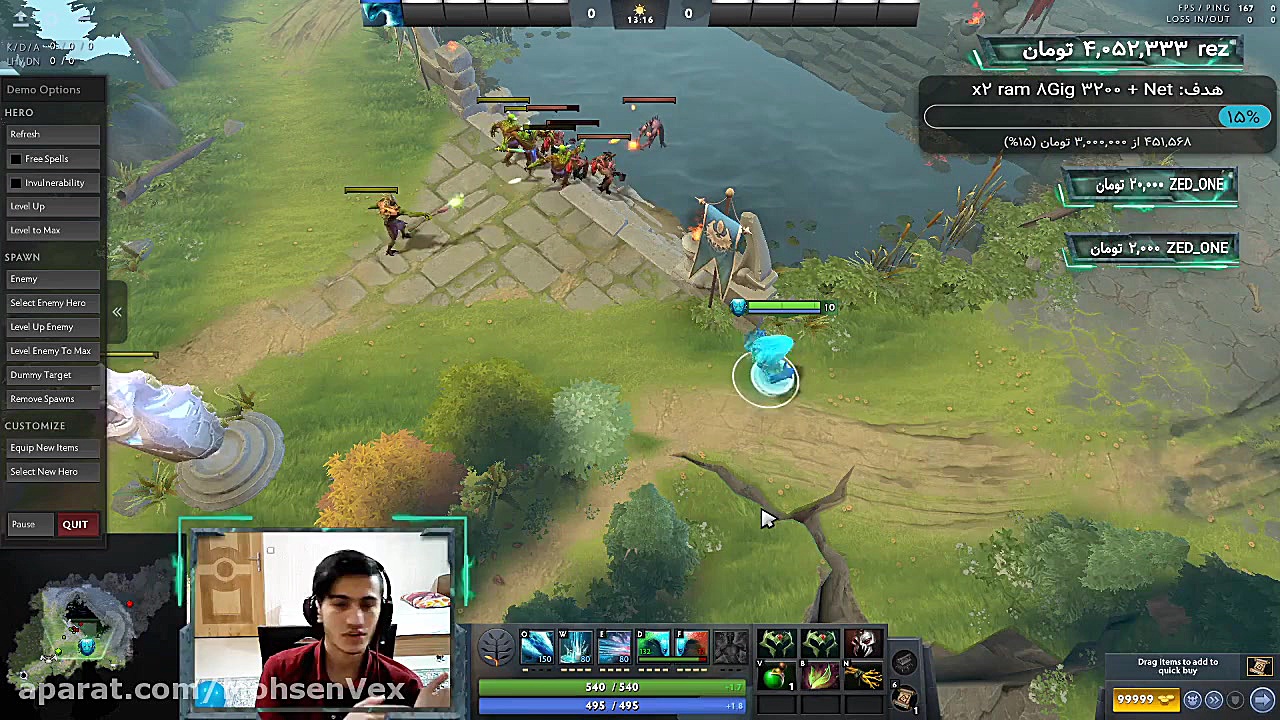
Task: Collapse the Demo Options panel with the arrow
Action: tap(117, 312)
